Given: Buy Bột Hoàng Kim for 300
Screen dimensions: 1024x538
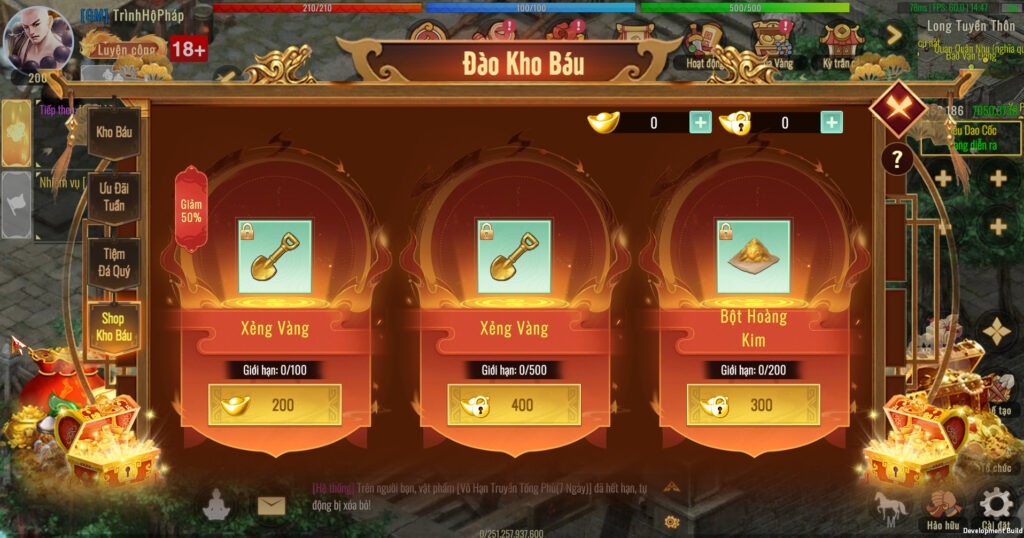Looking at the screenshot, I should (753, 405).
